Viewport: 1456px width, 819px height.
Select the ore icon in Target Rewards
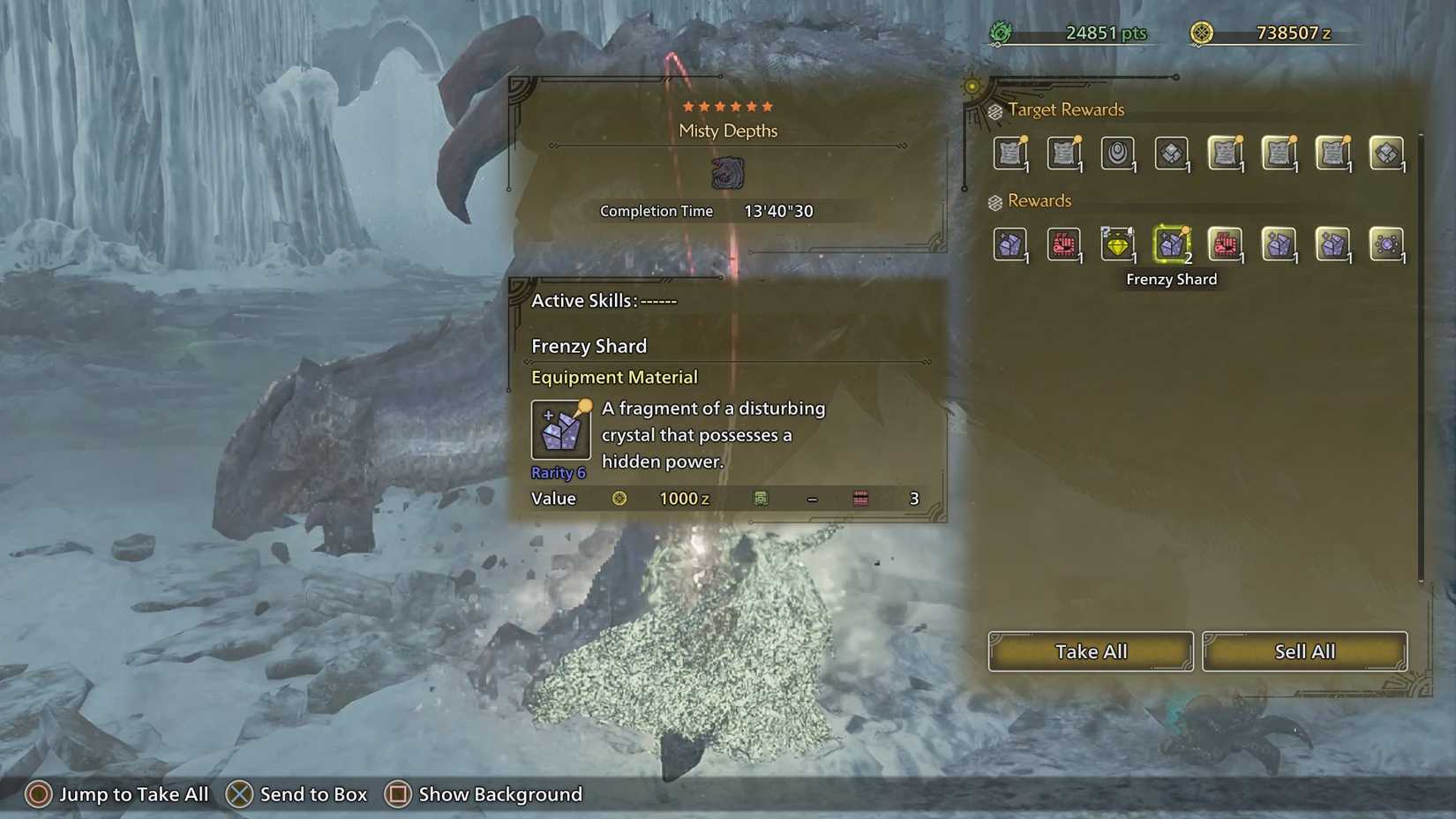(x=1172, y=152)
